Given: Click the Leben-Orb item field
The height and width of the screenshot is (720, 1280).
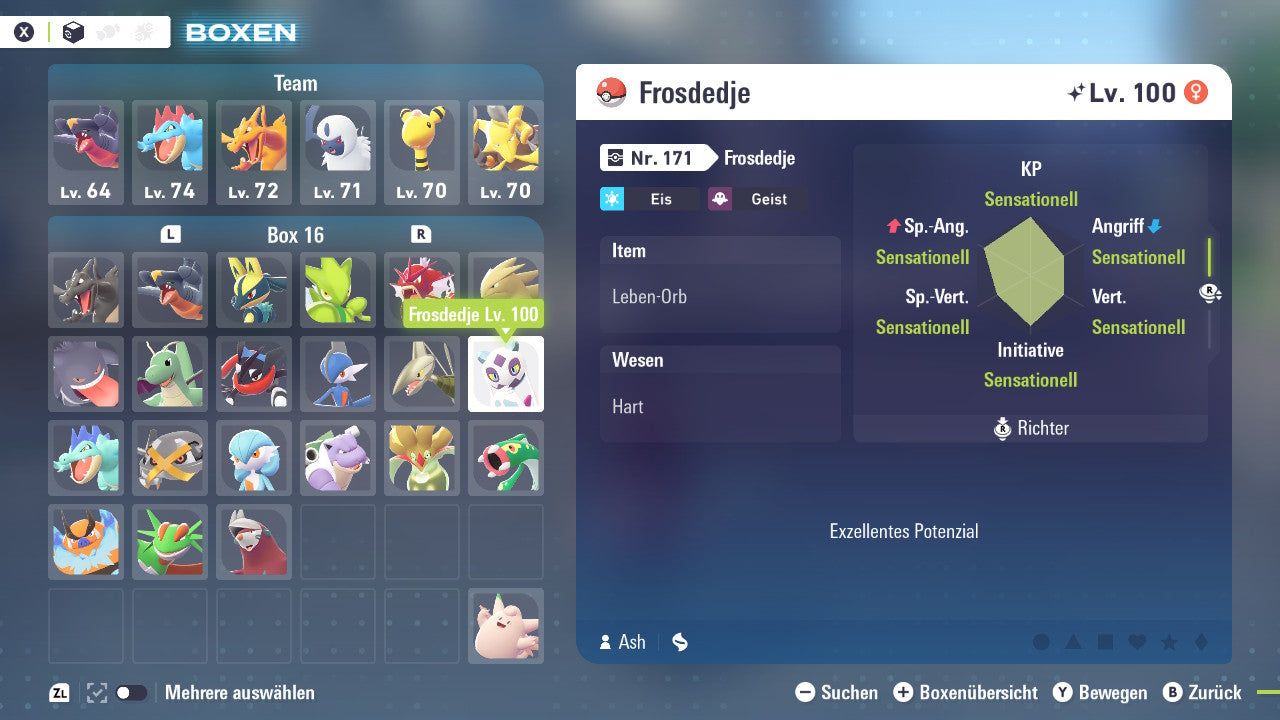Looking at the screenshot, I should pyautogui.click(x=720, y=296).
